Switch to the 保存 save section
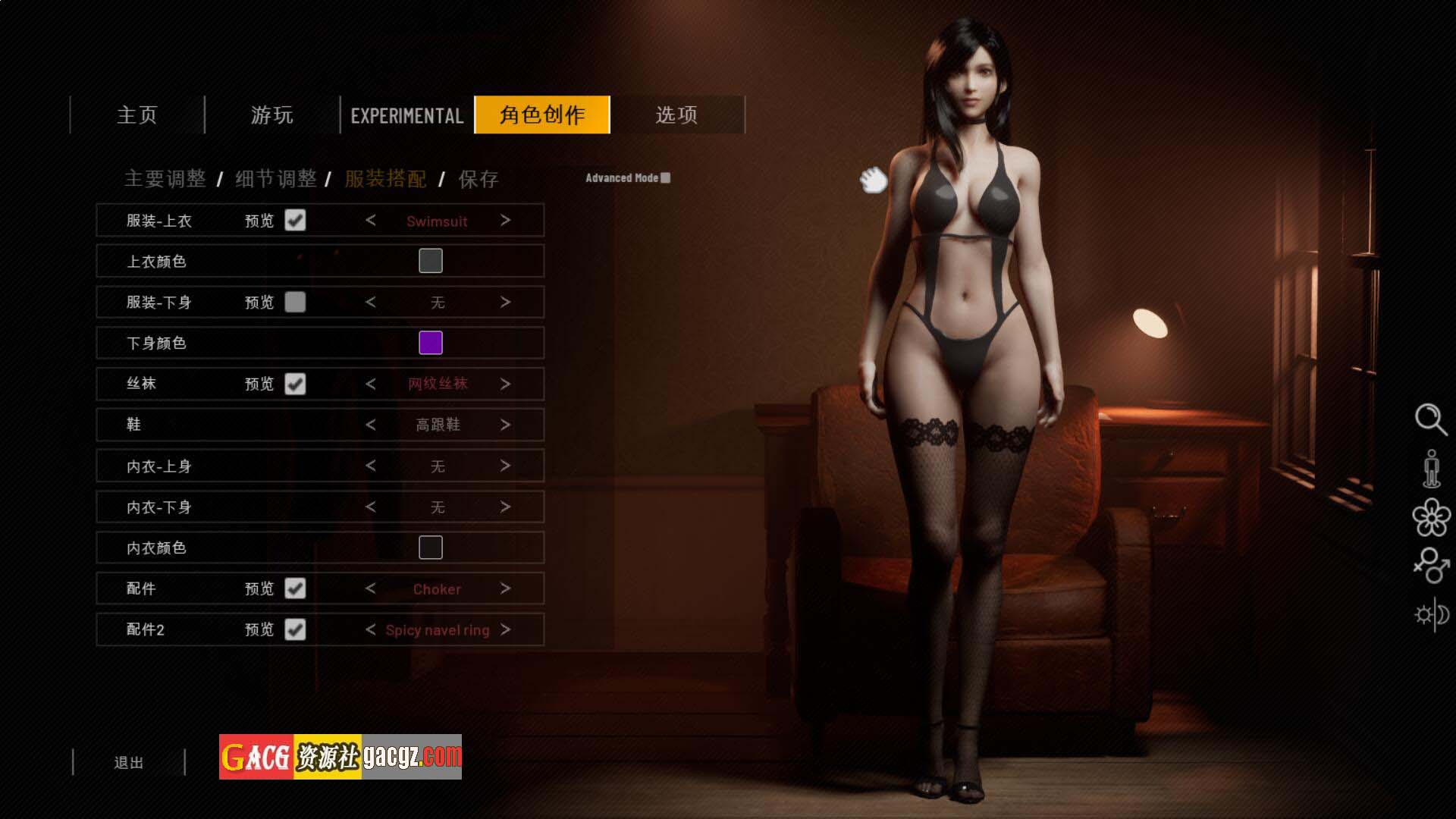This screenshot has height=819, width=1456. [479, 179]
